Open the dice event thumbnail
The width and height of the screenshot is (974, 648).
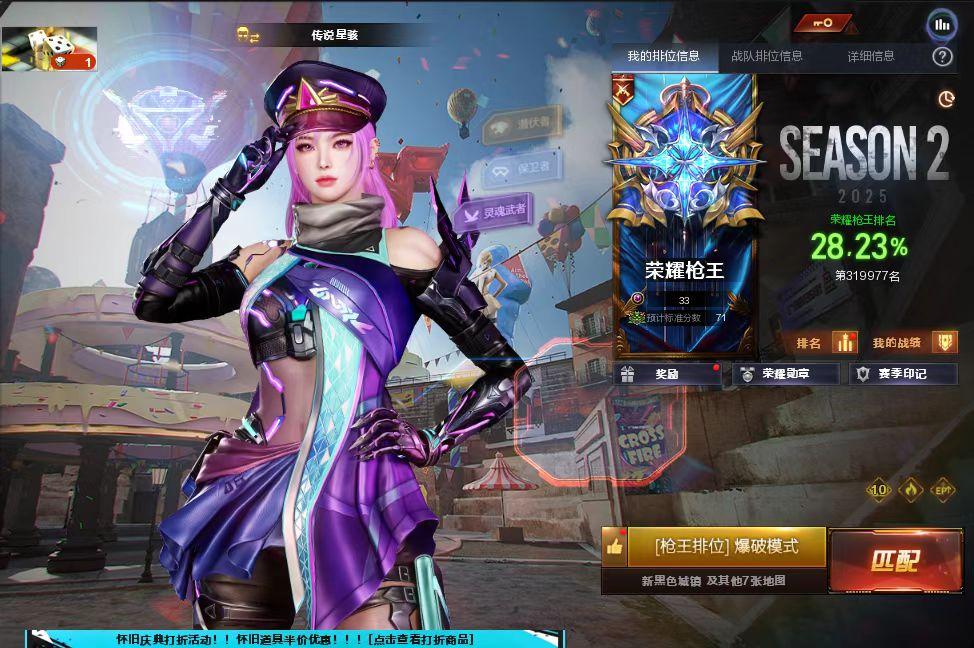[49, 49]
